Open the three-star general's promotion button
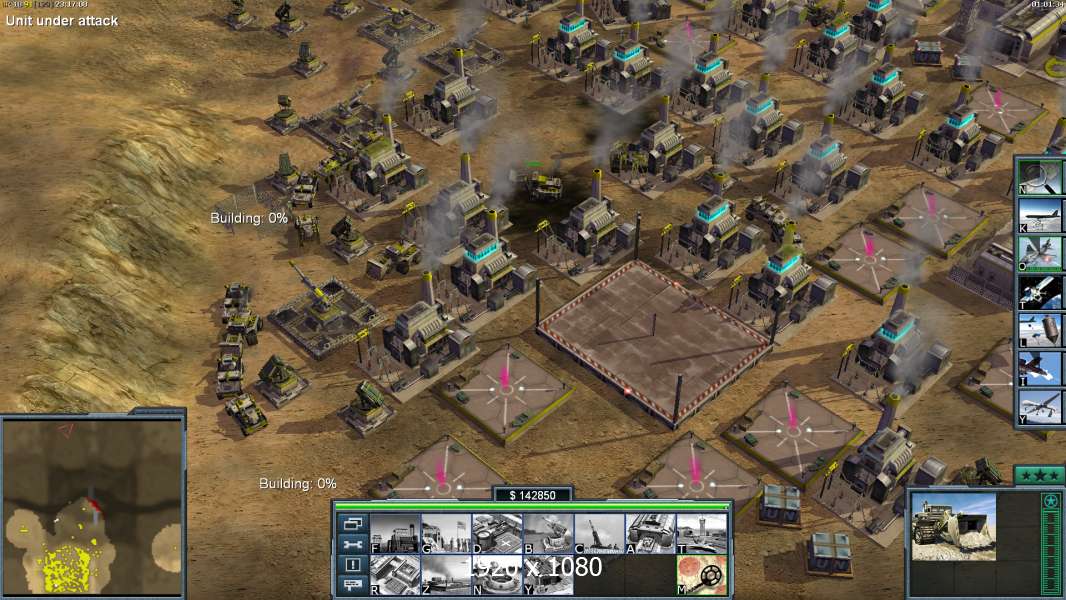Screen dimensions: 1066x600 tap(1039, 475)
